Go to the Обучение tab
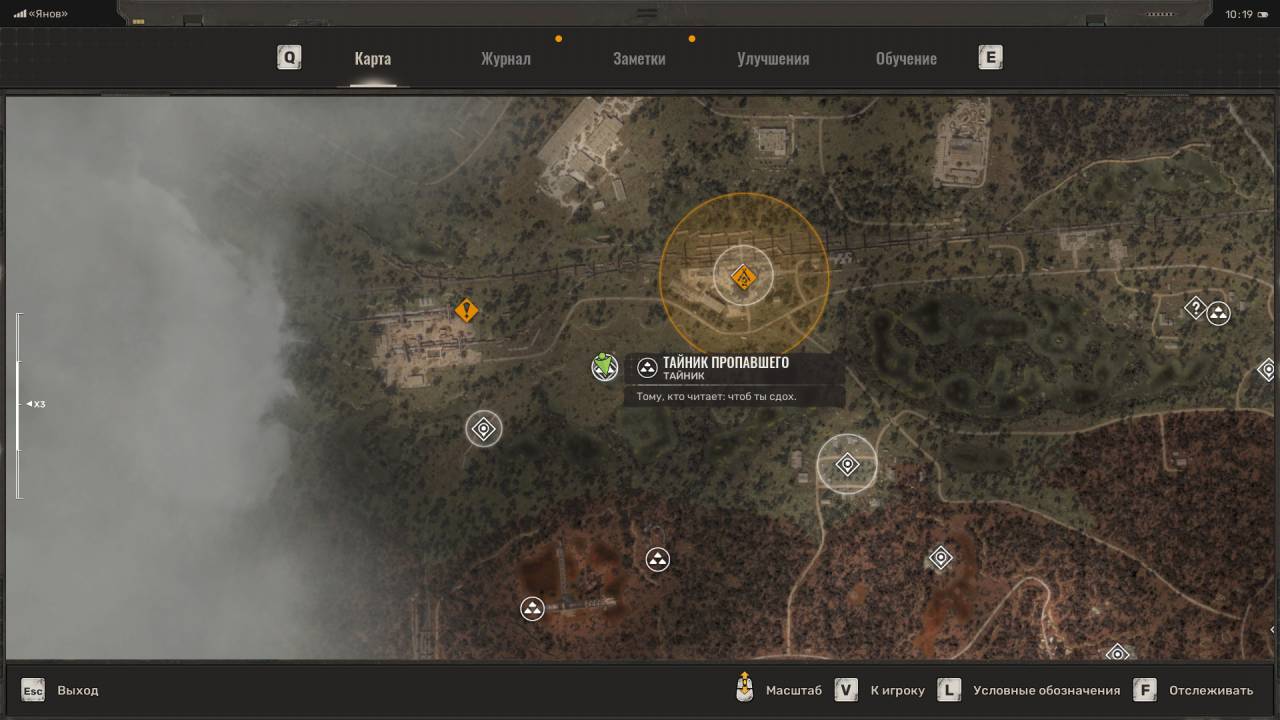Viewport: 1280px width, 720px height. click(906, 59)
